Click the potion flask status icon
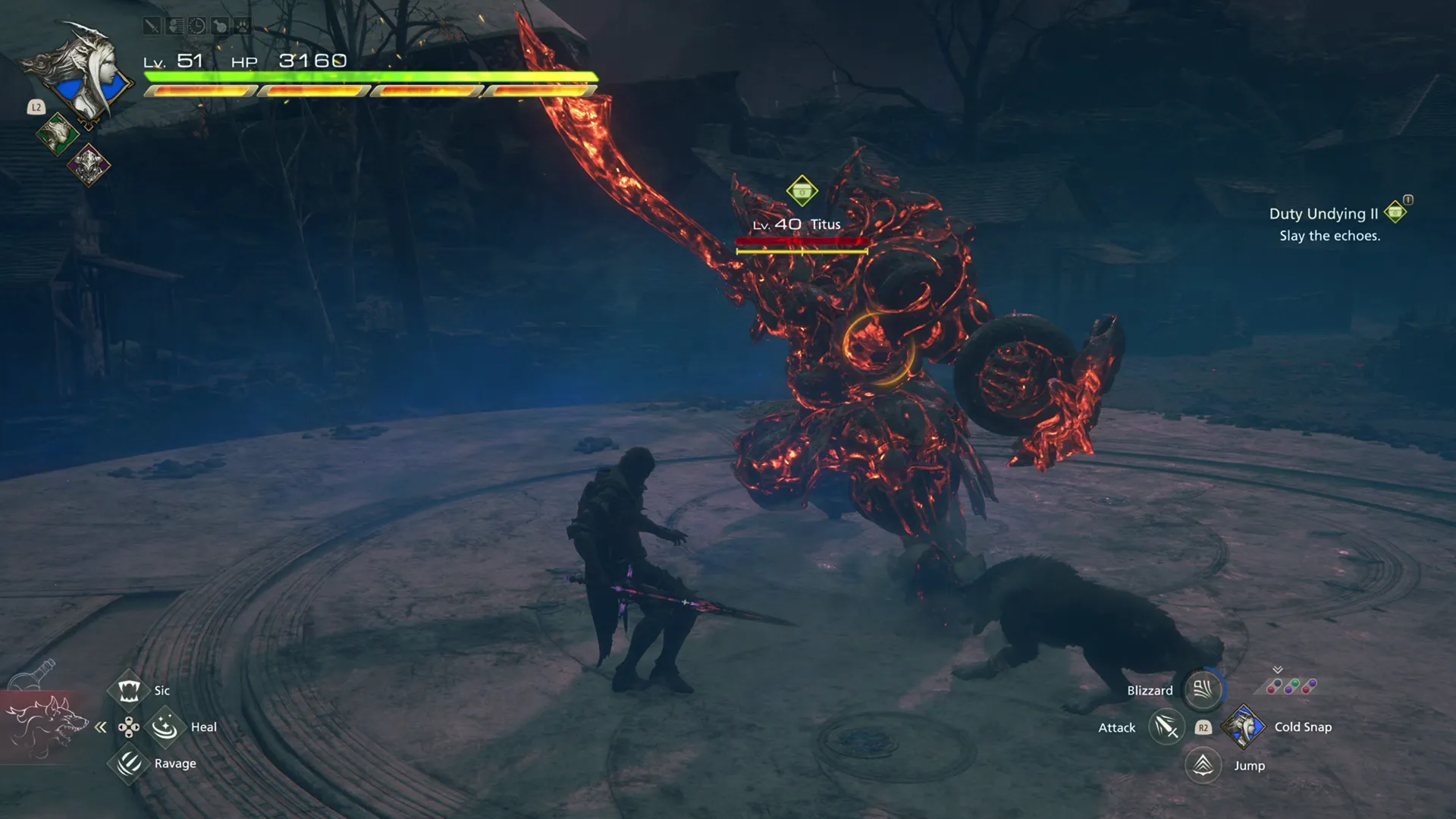The width and height of the screenshot is (1456, 819). [x=221, y=25]
